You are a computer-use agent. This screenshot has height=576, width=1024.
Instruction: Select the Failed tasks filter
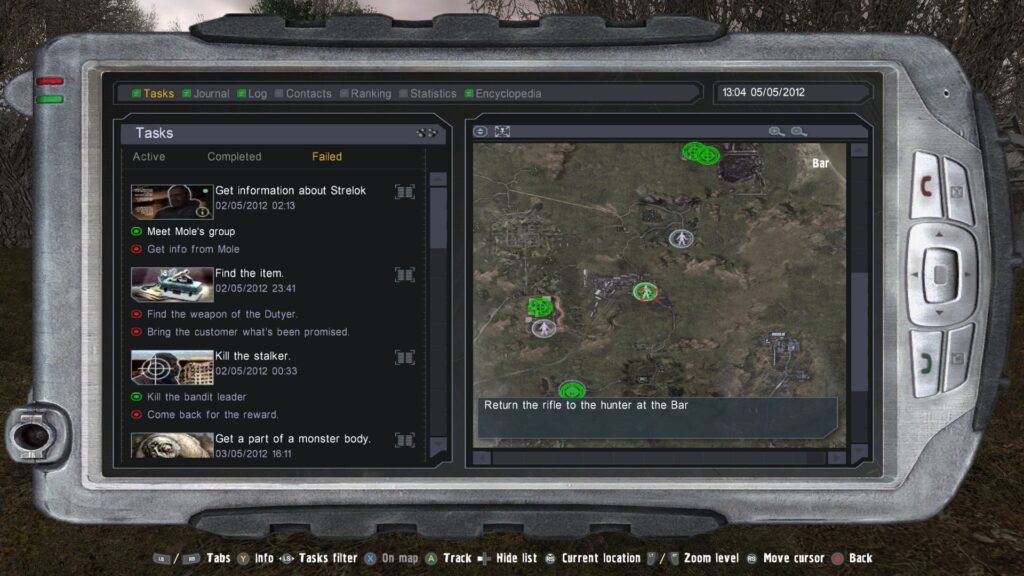tap(327, 157)
